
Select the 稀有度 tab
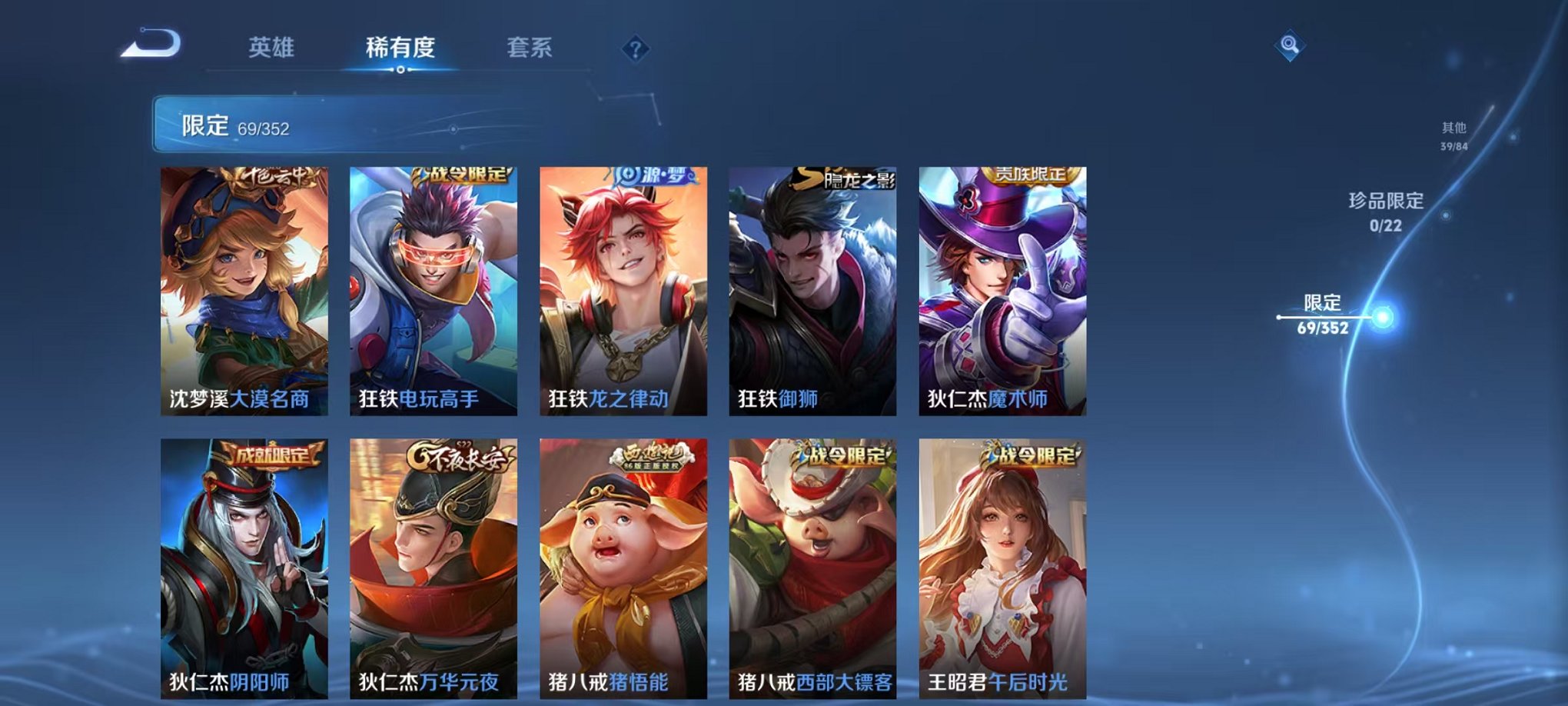click(x=400, y=48)
